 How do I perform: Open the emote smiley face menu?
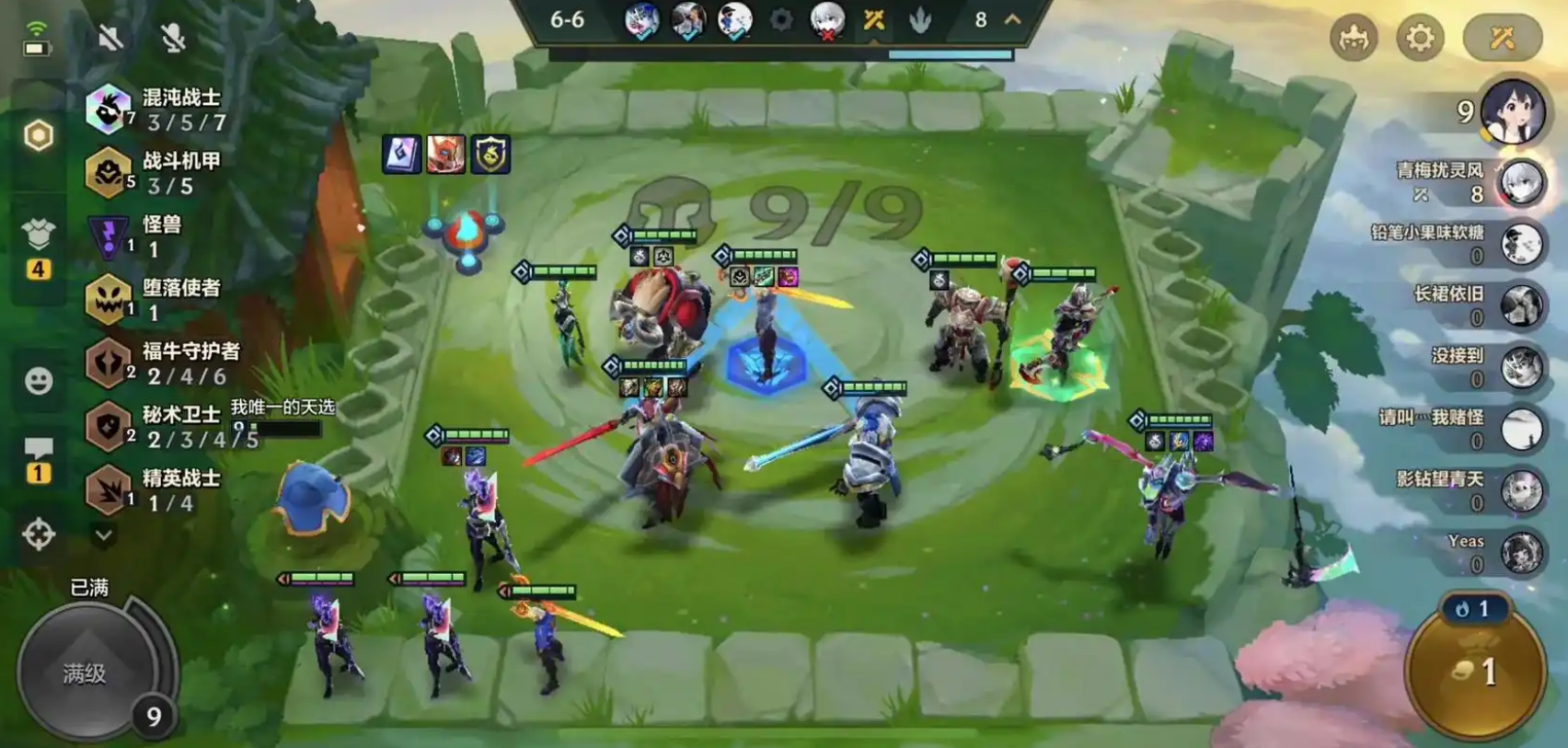tap(39, 381)
